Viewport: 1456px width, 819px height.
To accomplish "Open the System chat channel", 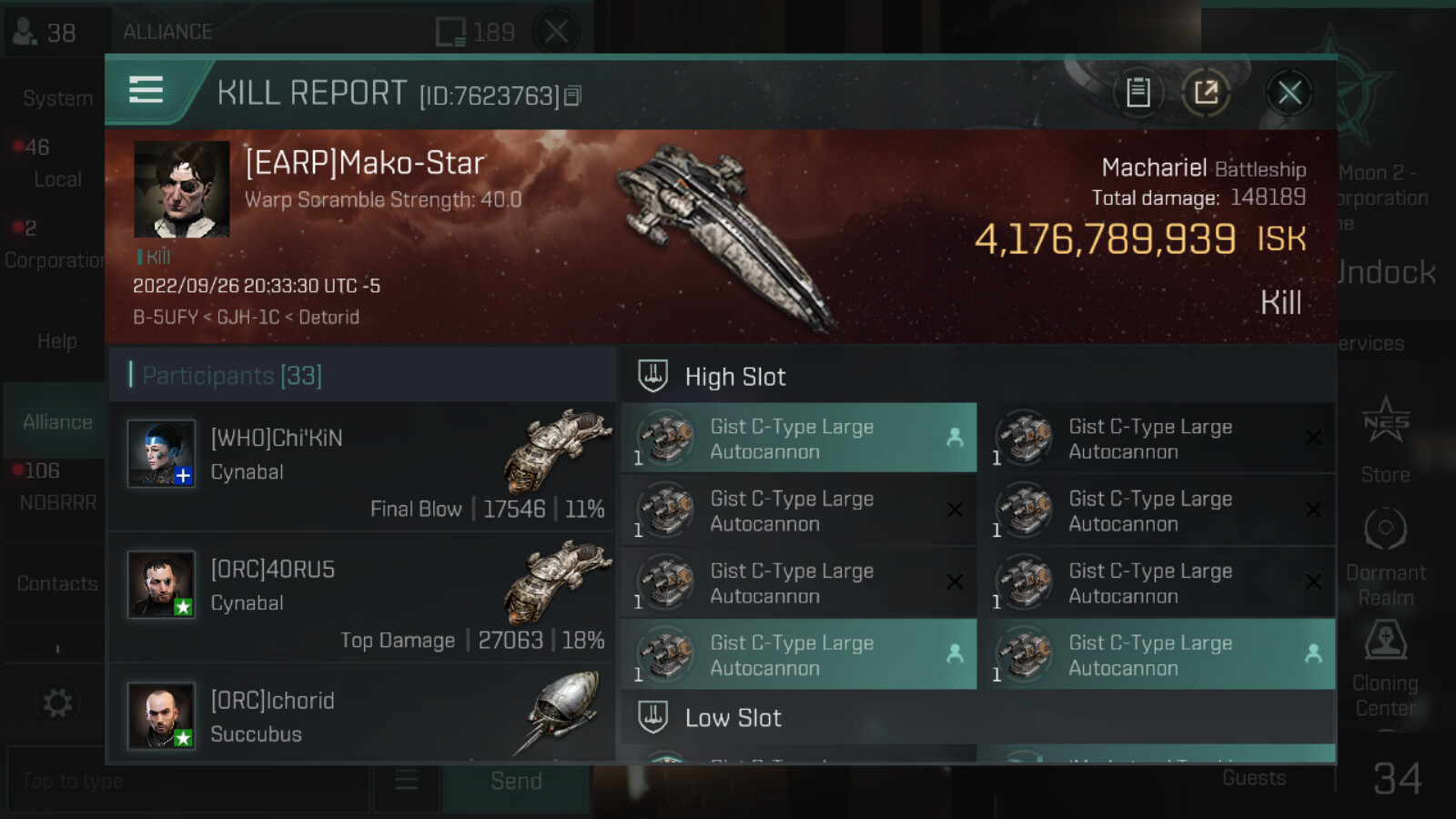I will (x=56, y=98).
